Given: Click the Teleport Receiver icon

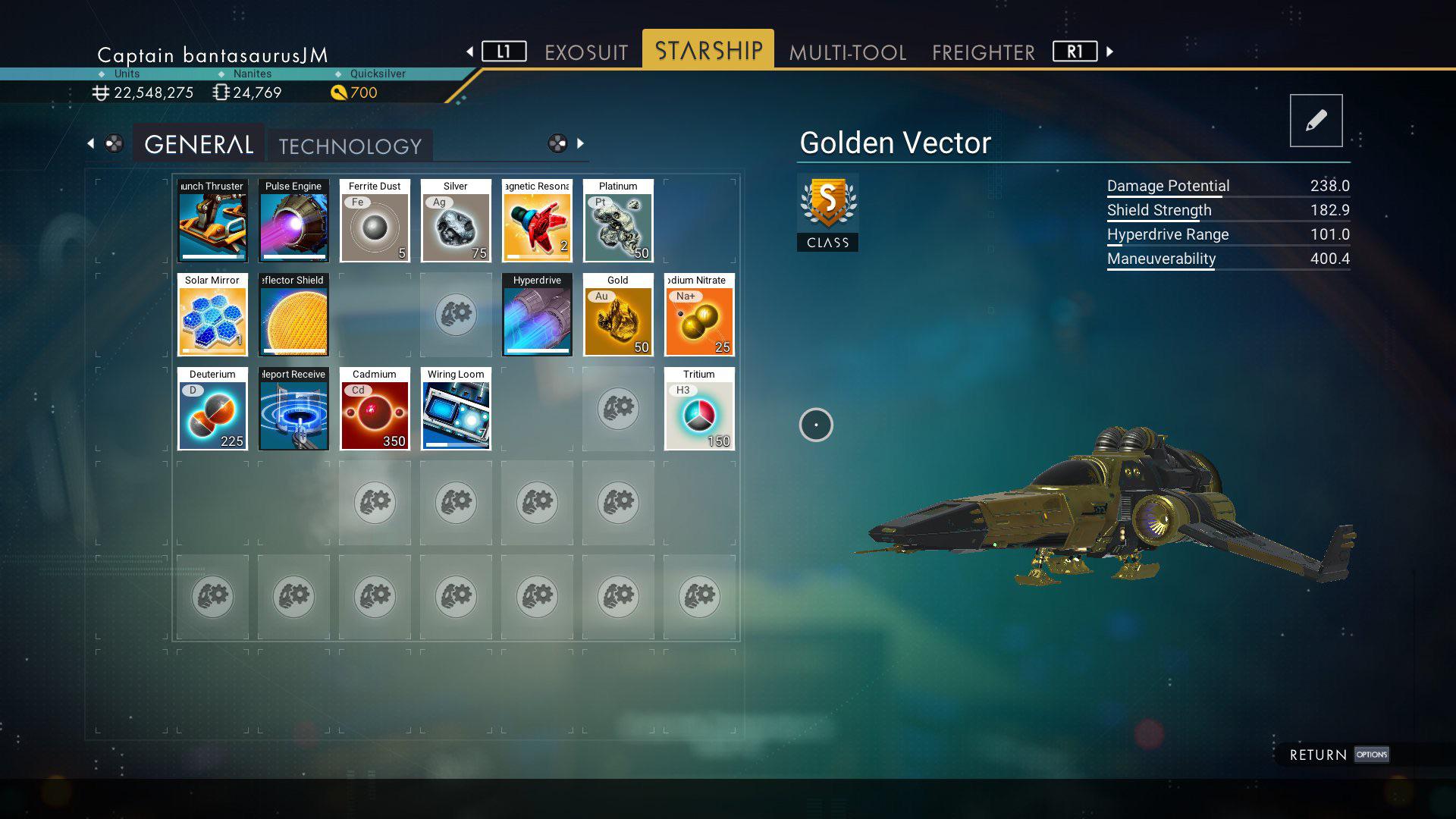Looking at the screenshot, I should 293,410.
